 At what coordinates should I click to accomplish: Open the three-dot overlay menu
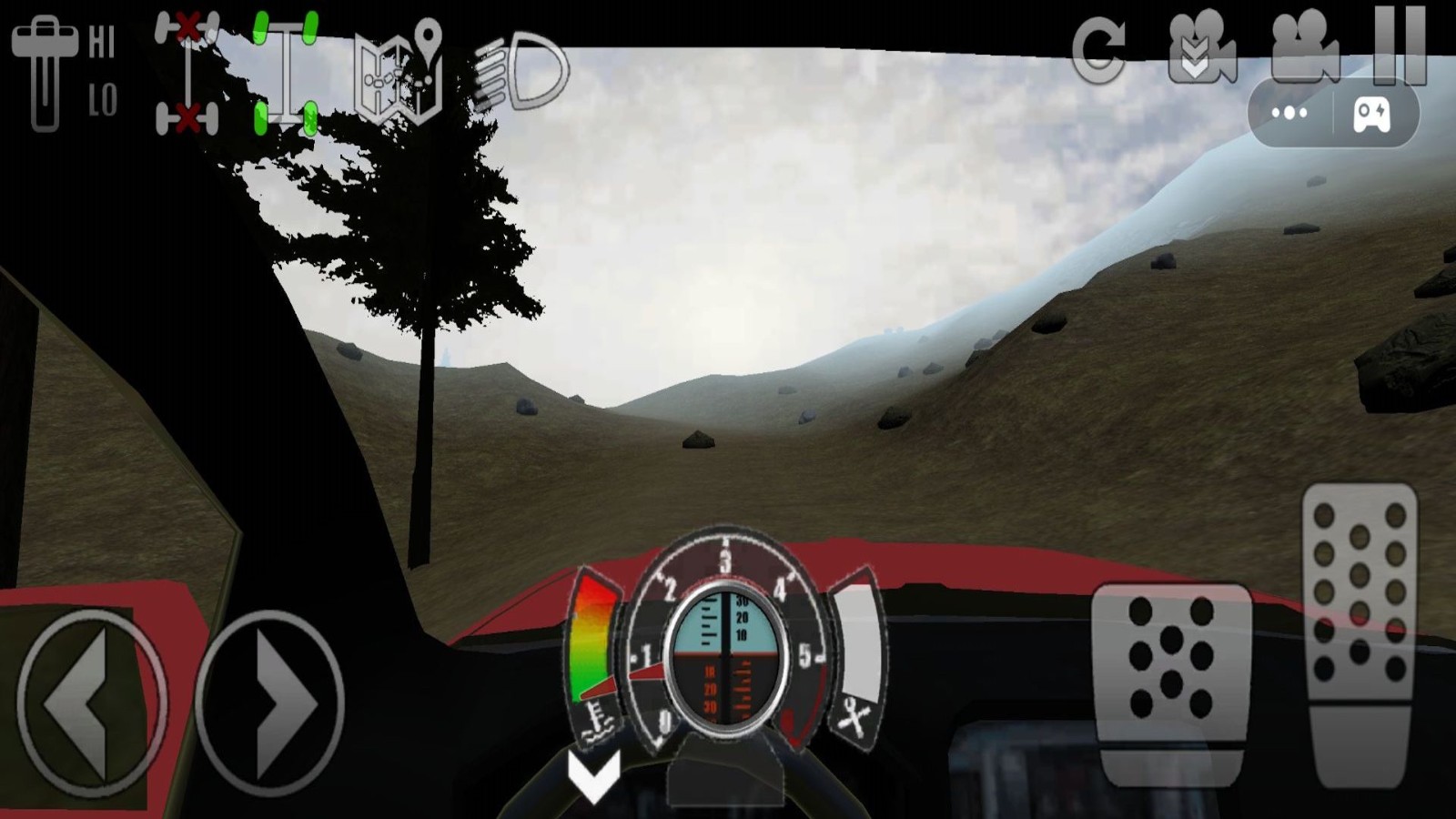1289,114
